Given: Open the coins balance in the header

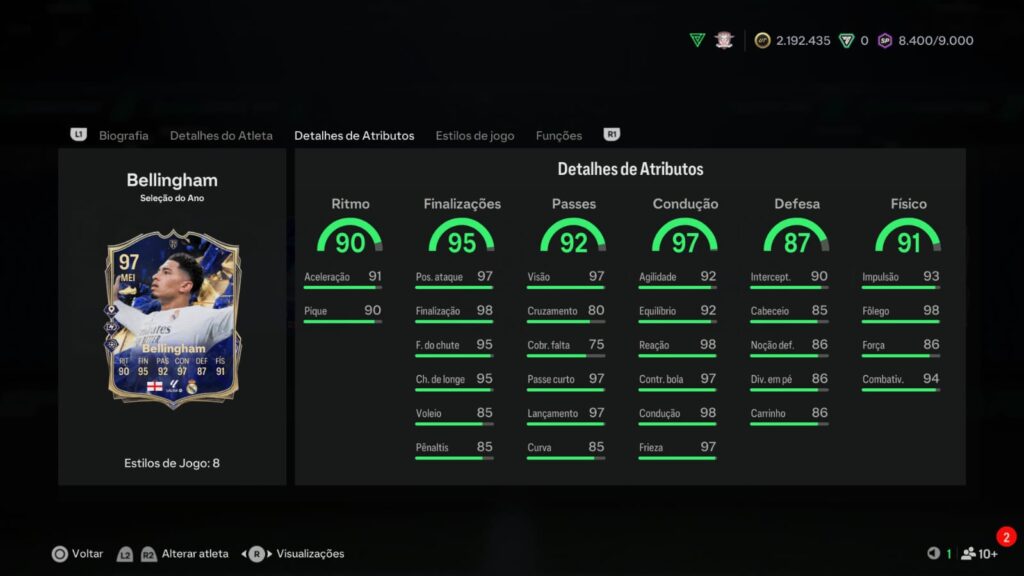Looking at the screenshot, I should tap(792, 41).
